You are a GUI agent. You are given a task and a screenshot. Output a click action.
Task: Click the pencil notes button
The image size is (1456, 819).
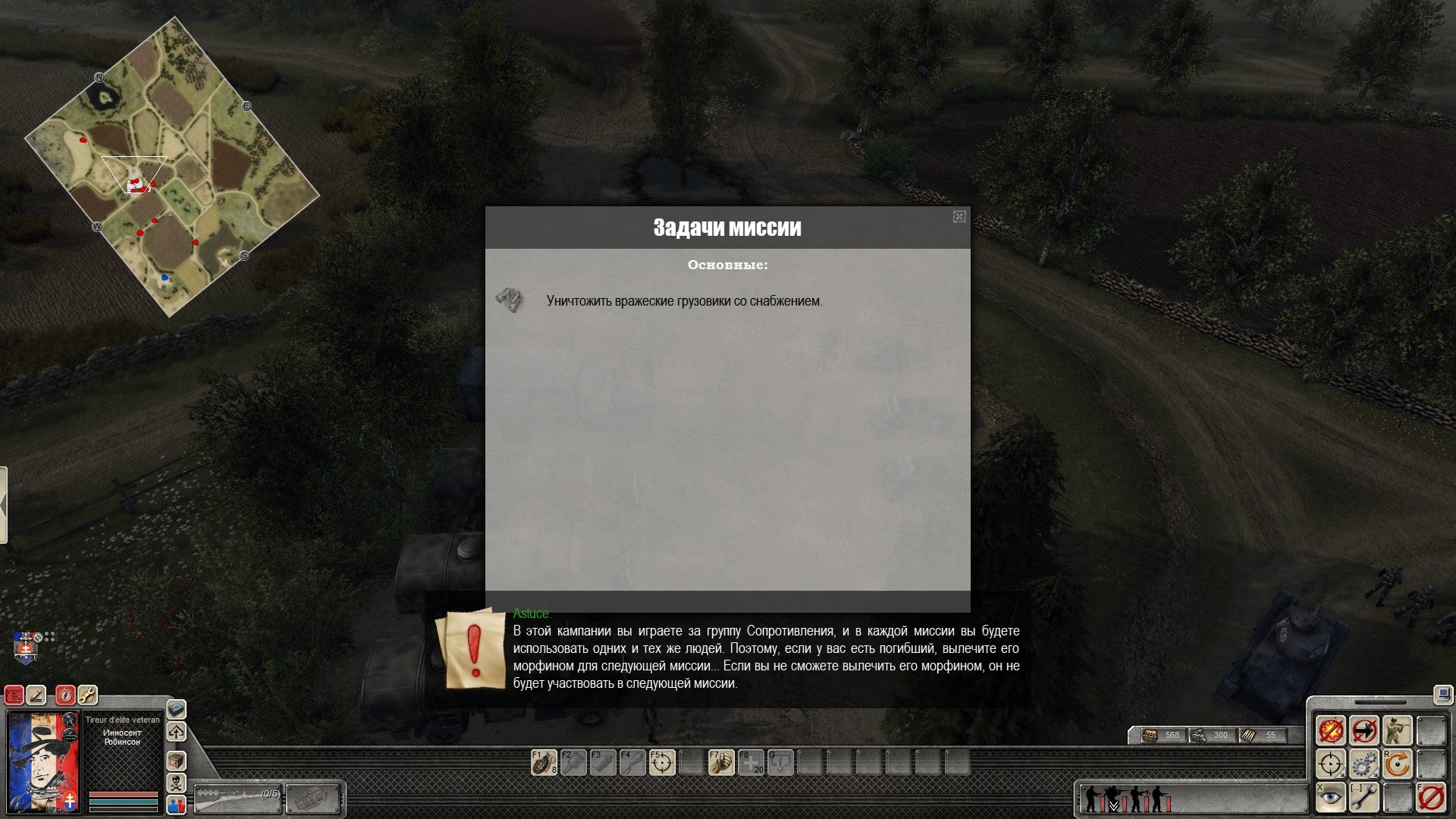(36, 695)
